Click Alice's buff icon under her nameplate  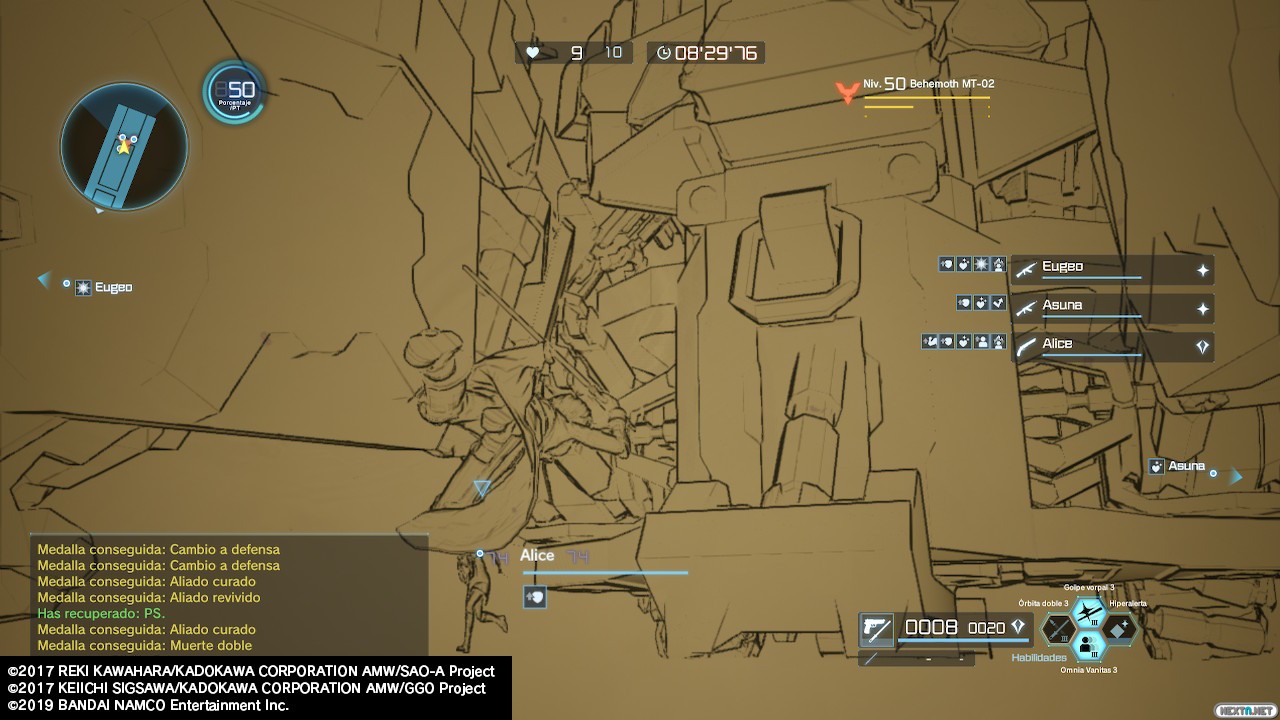tap(535, 597)
